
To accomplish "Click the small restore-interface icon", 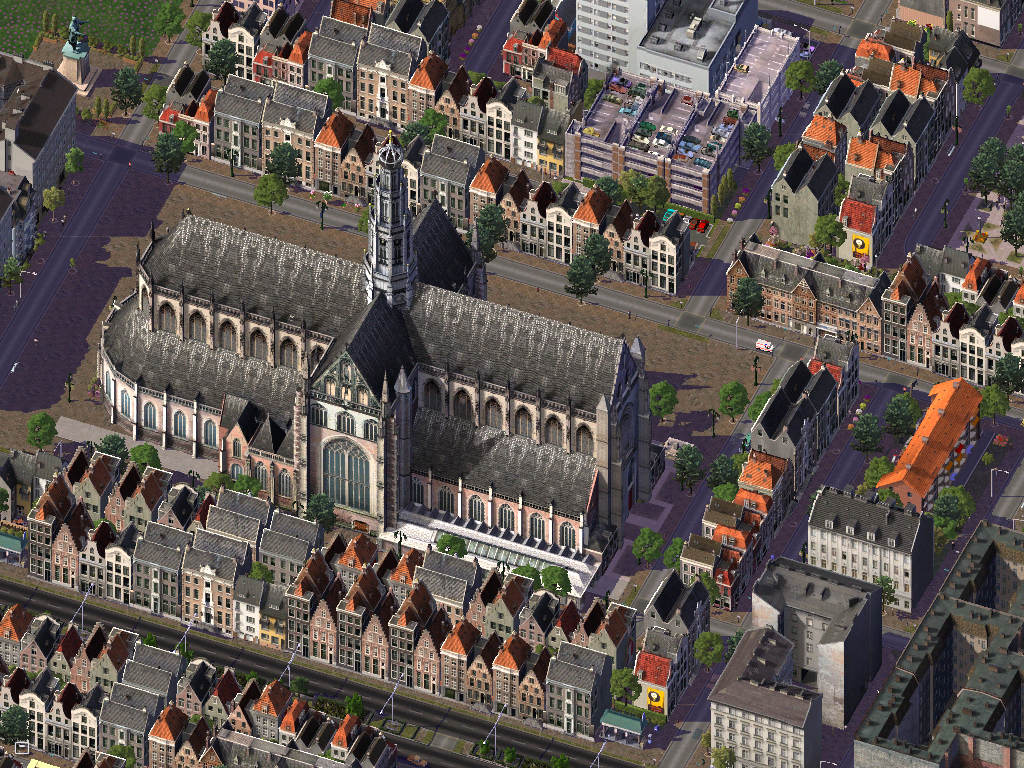I will pos(21,747).
